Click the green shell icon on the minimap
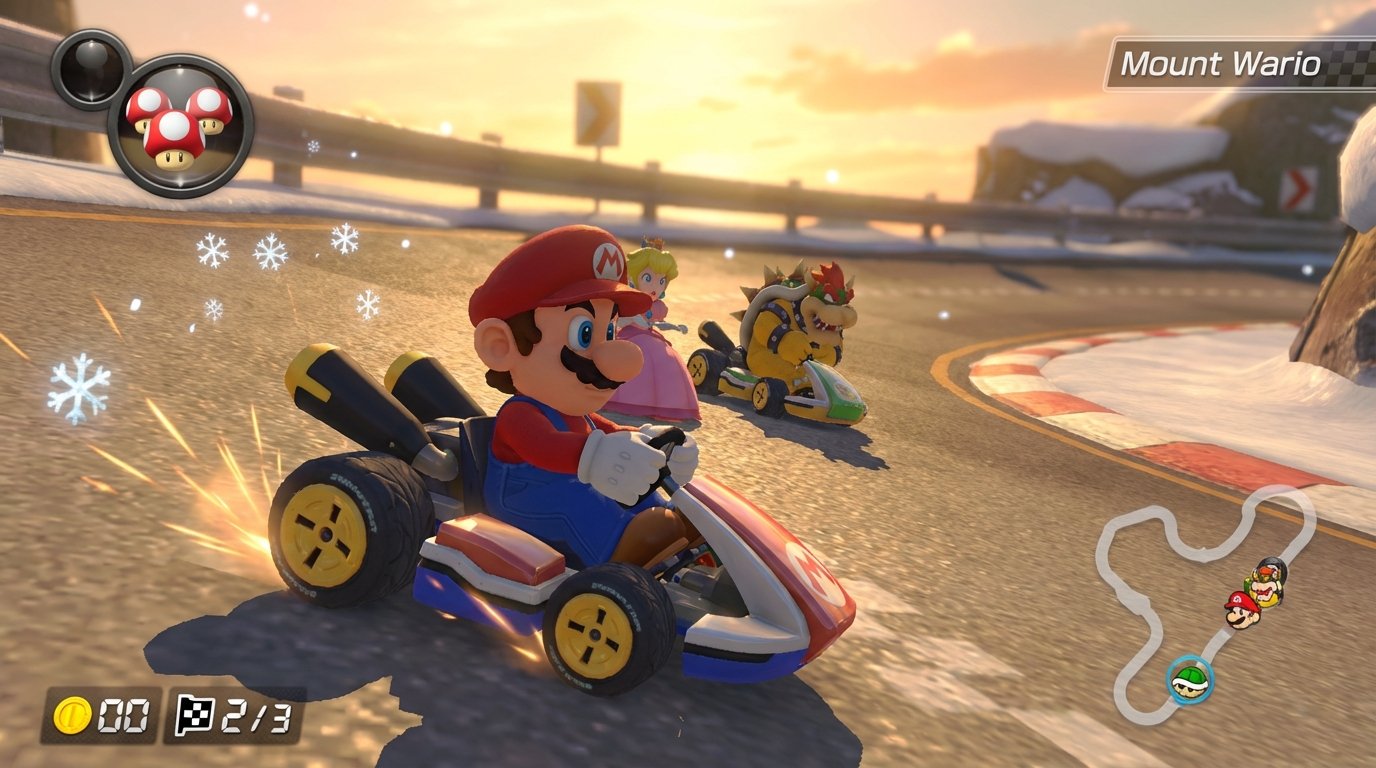Screen dimensions: 1376x768 pyautogui.click(x=1190, y=678)
